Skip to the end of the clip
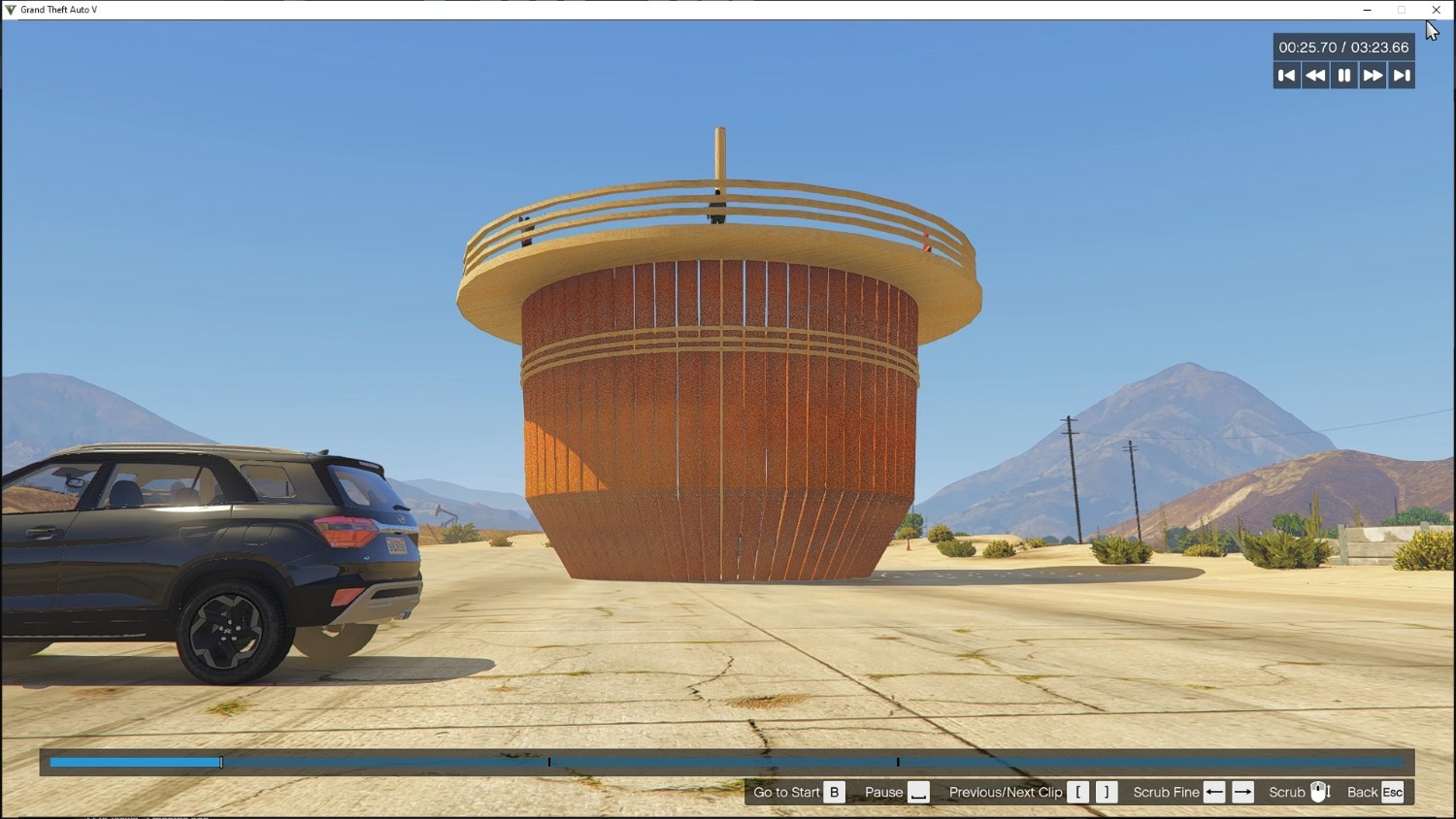Image resolution: width=1456 pixels, height=819 pixels. pos(1402,76)
